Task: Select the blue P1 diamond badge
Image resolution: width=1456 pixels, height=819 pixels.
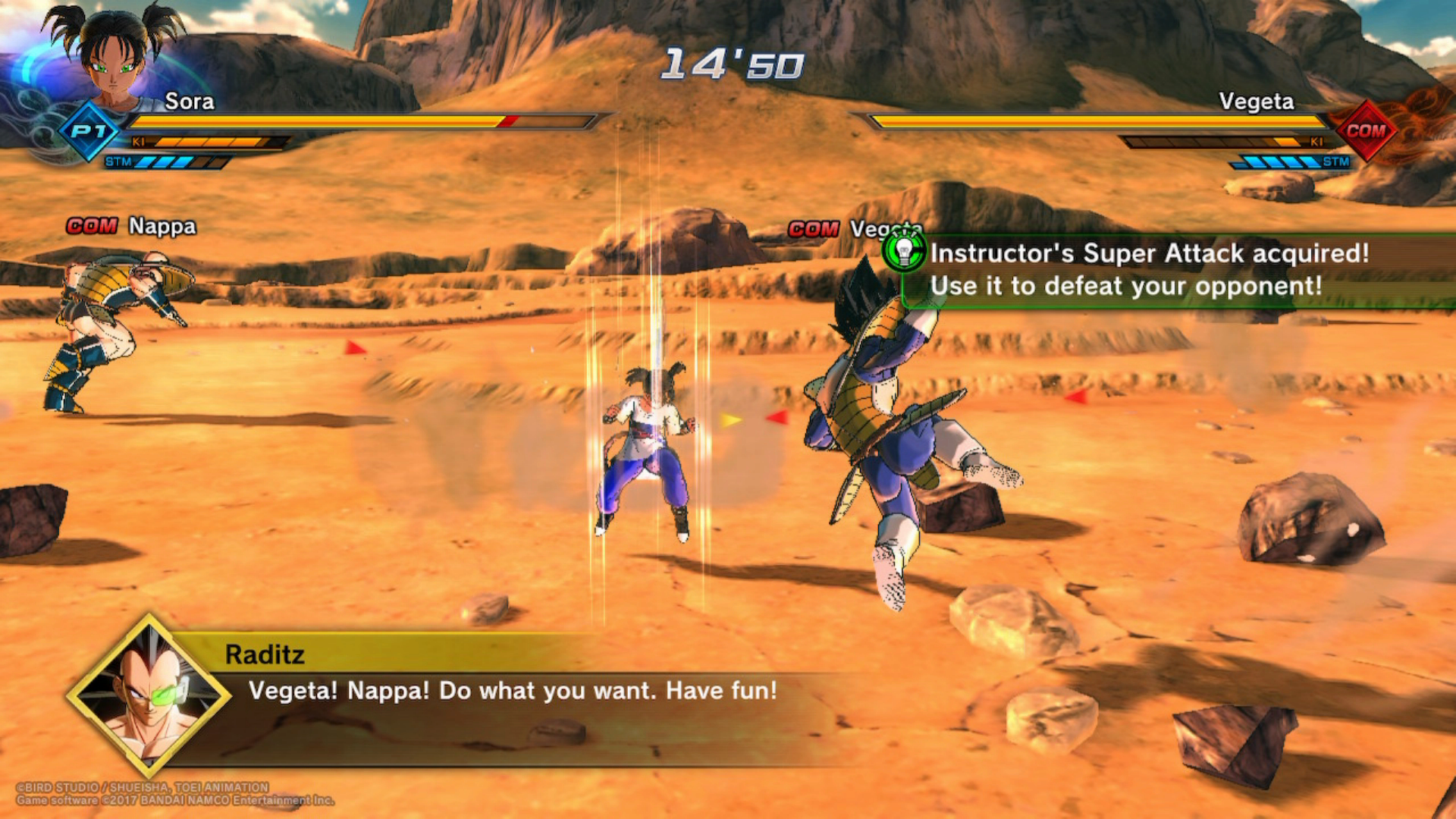Action: click(89, 131)
